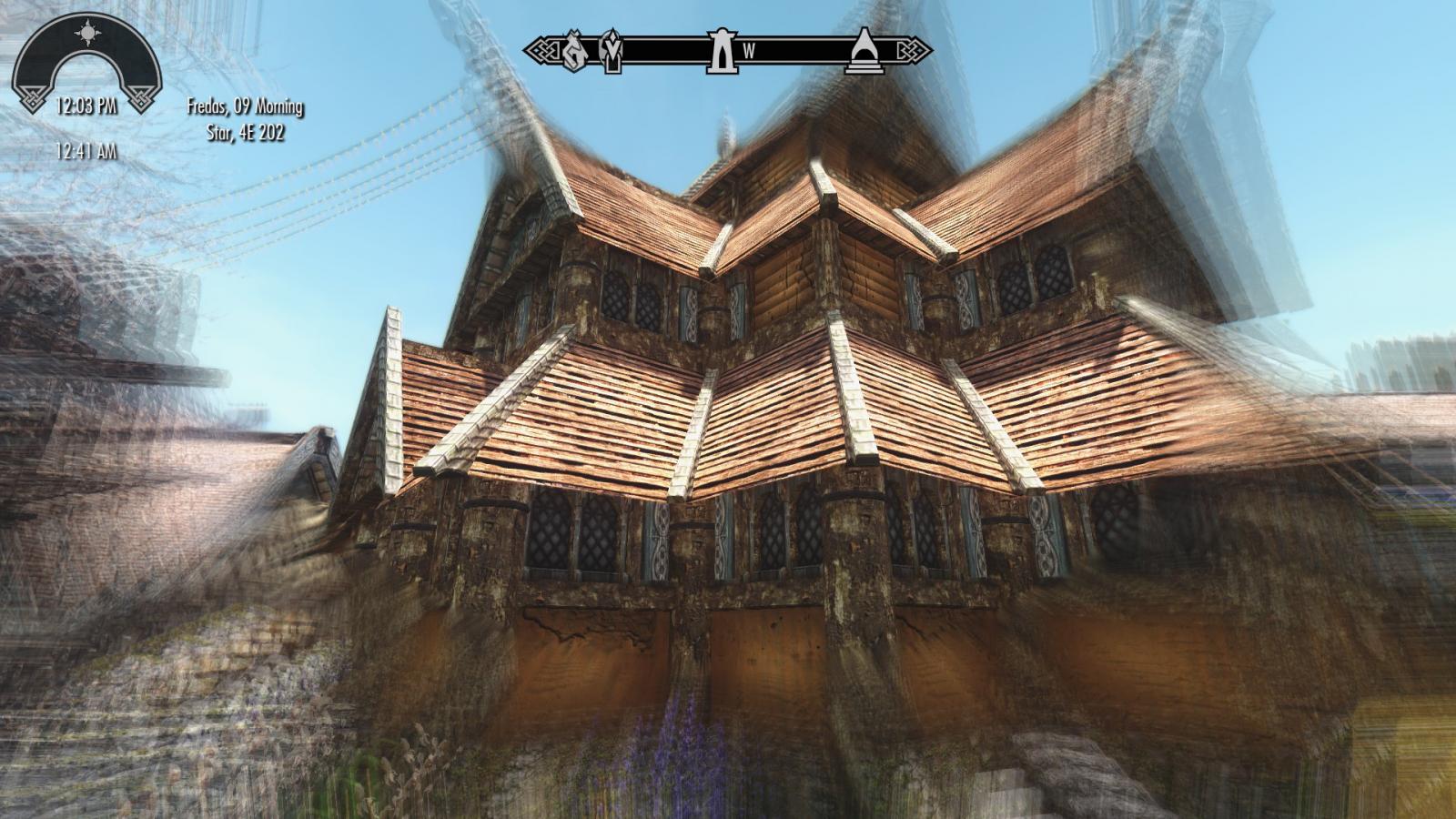Select the domed building compass marker
1456x819 pixels.
(x=861, y=51)
